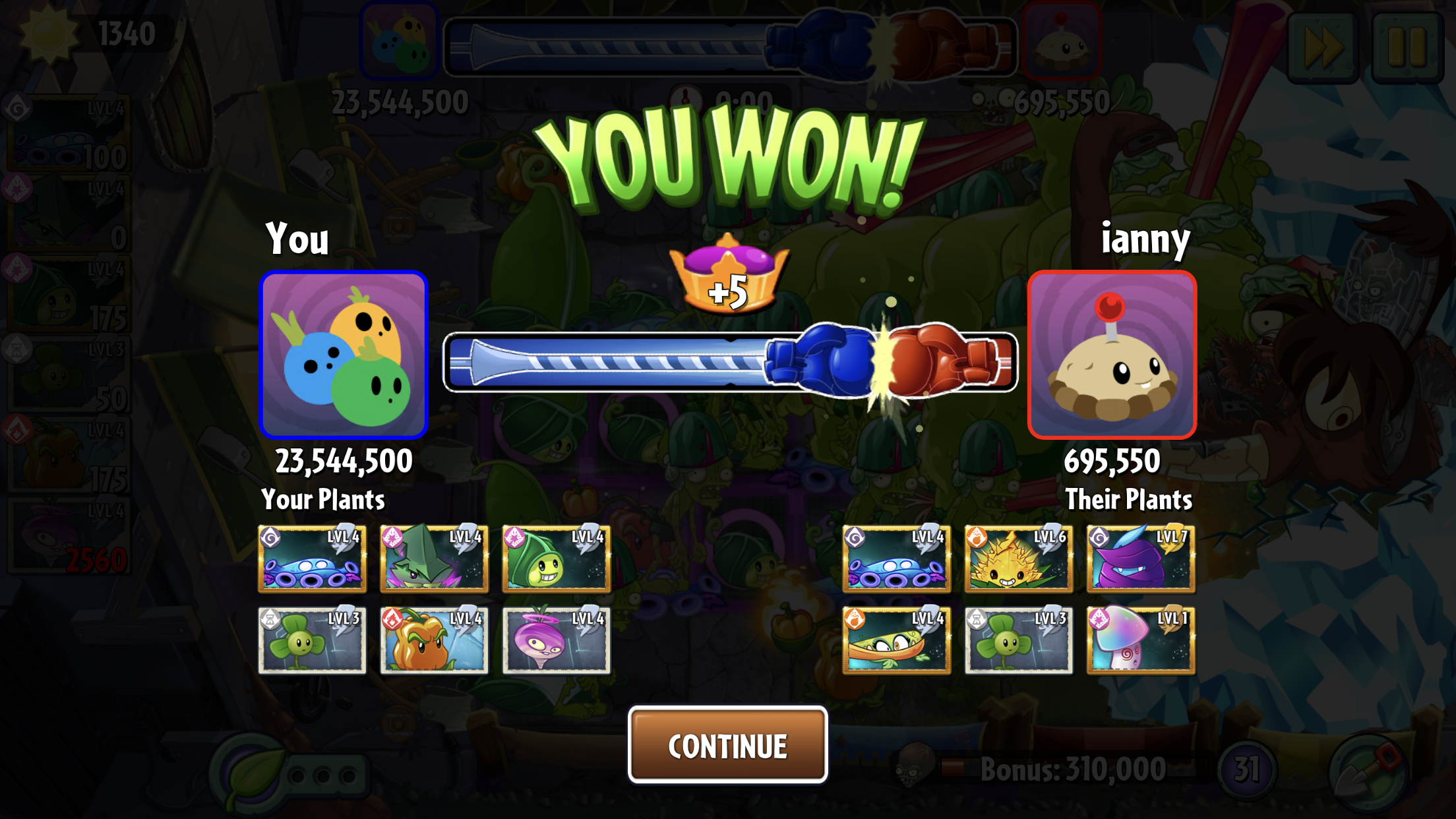Viewport: 1456px width, 819px height.
Task: Select your smiling green pea pod card
Action: point(556,559)
